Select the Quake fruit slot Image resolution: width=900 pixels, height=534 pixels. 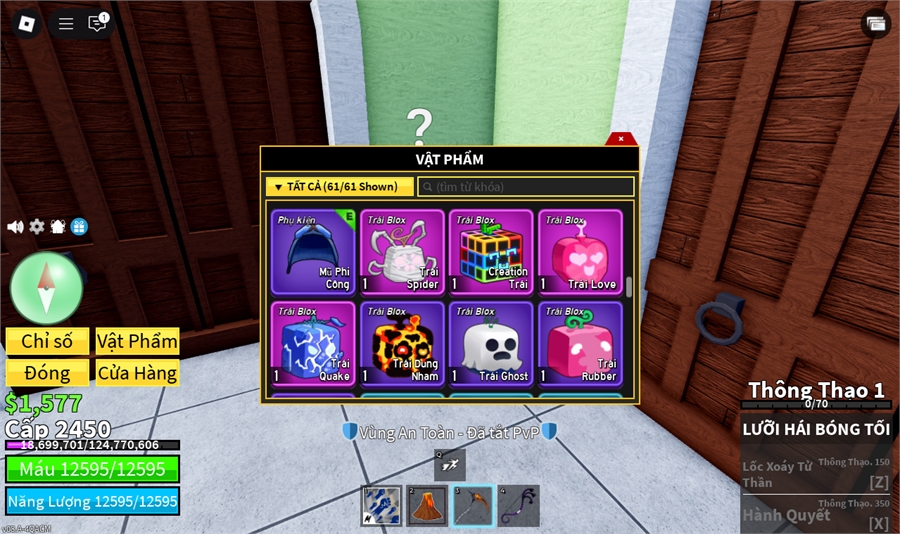[x=311, y=343]
